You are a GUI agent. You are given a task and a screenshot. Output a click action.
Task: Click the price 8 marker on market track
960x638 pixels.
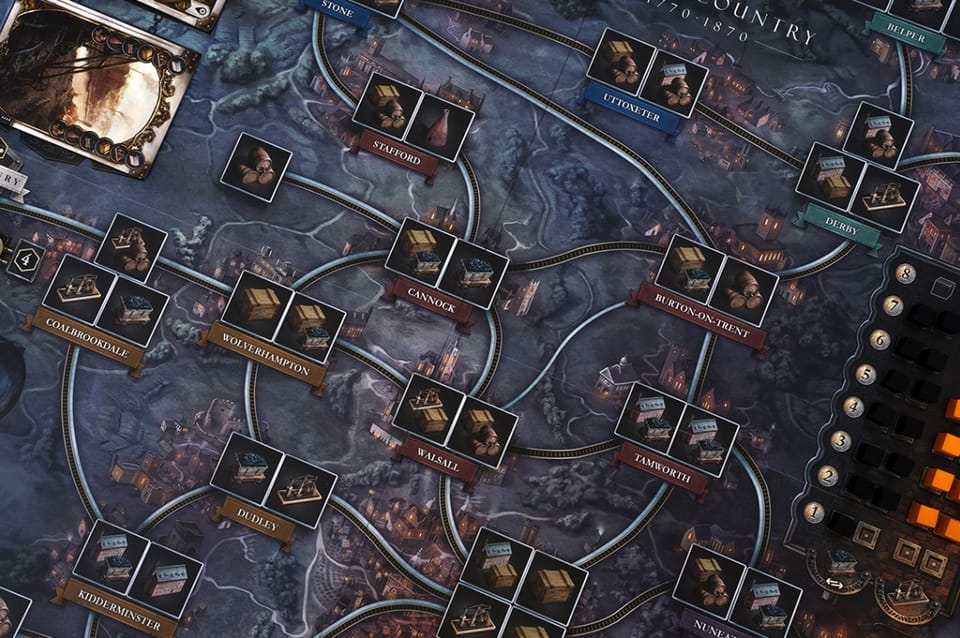pos(905,273)
